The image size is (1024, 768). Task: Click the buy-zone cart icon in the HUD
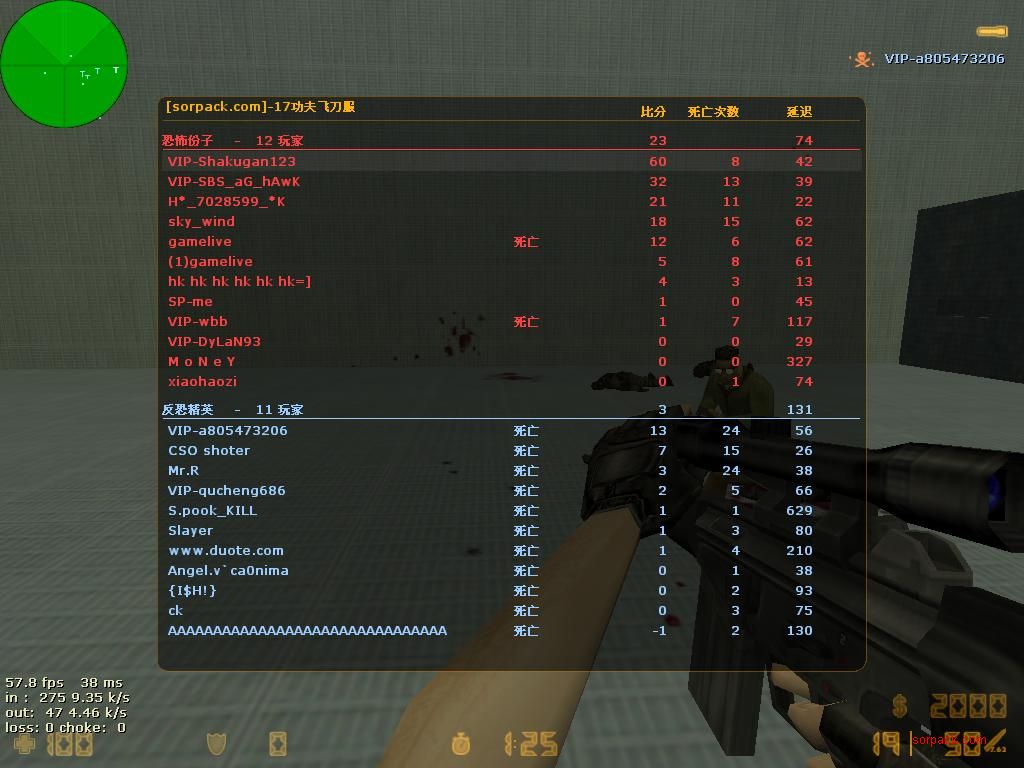[x=278, y=743]
